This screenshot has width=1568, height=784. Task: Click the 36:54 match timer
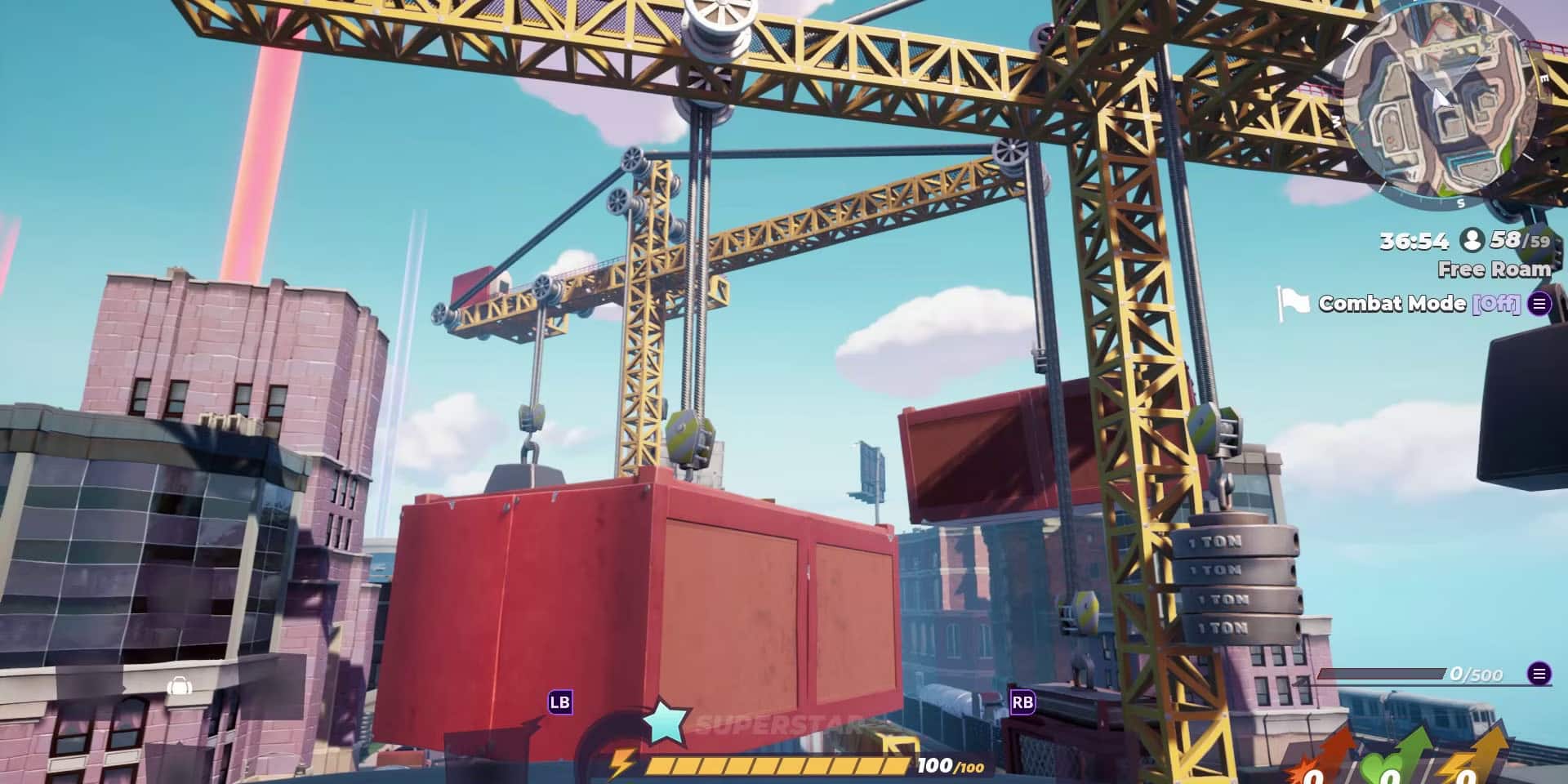(1413, 240)
